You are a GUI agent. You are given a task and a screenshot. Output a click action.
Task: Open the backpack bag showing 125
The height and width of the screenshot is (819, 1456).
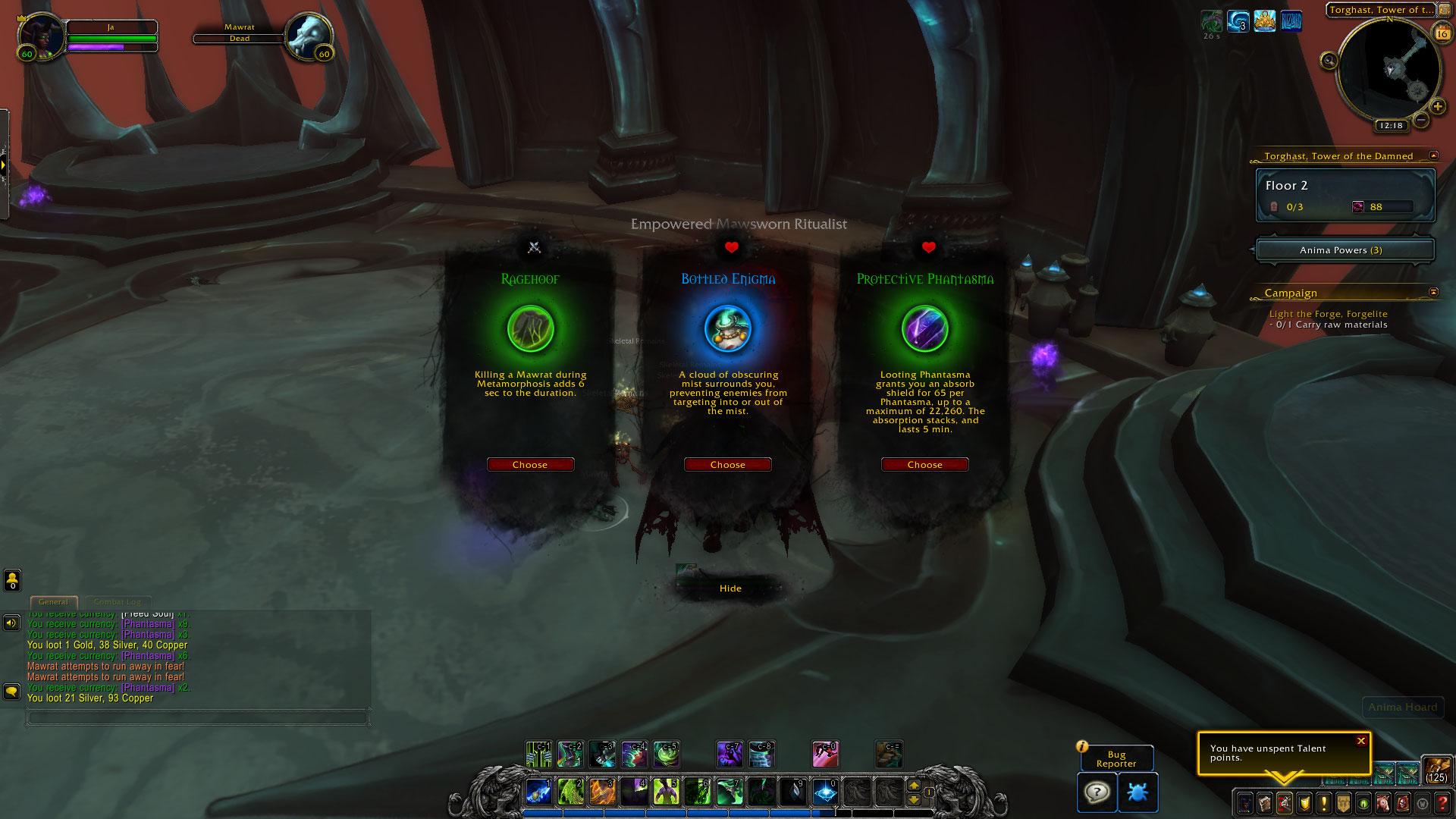[1436, 770]
